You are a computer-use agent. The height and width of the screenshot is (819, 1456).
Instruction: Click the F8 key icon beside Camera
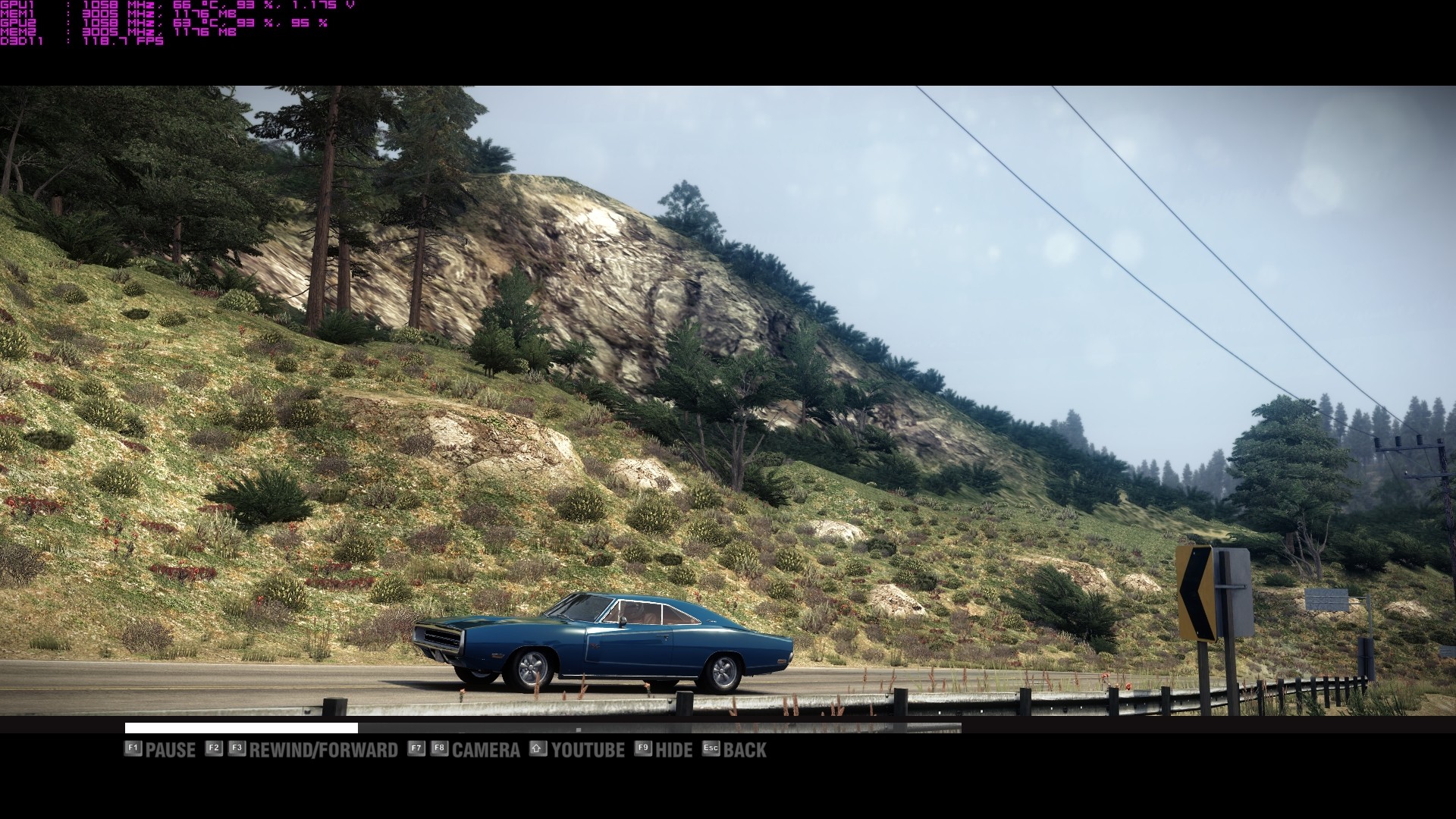click(440, 749)
